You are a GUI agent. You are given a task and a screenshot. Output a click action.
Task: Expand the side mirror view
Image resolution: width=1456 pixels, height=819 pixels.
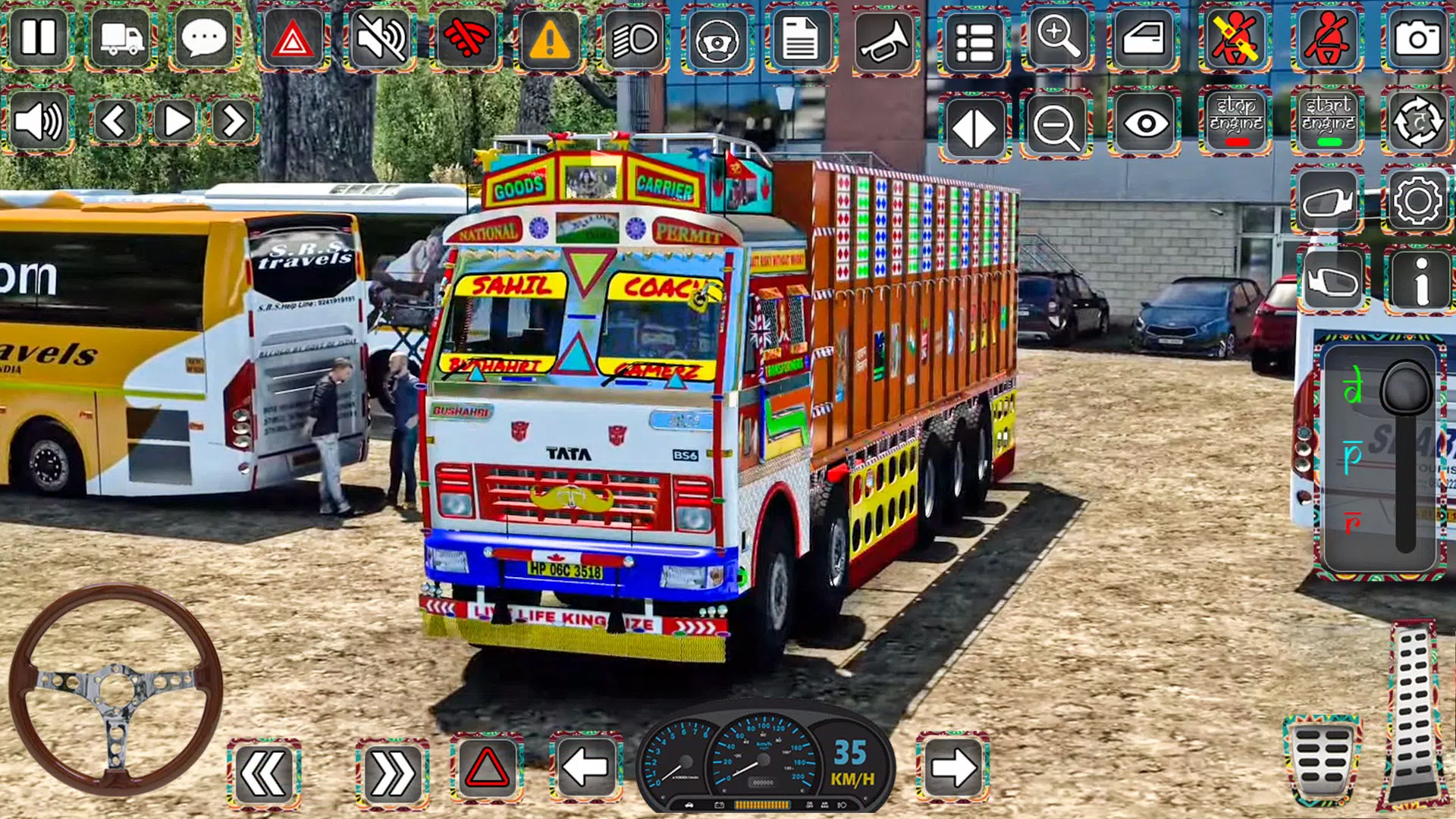pyautogui.click(x=1328, y=201)
